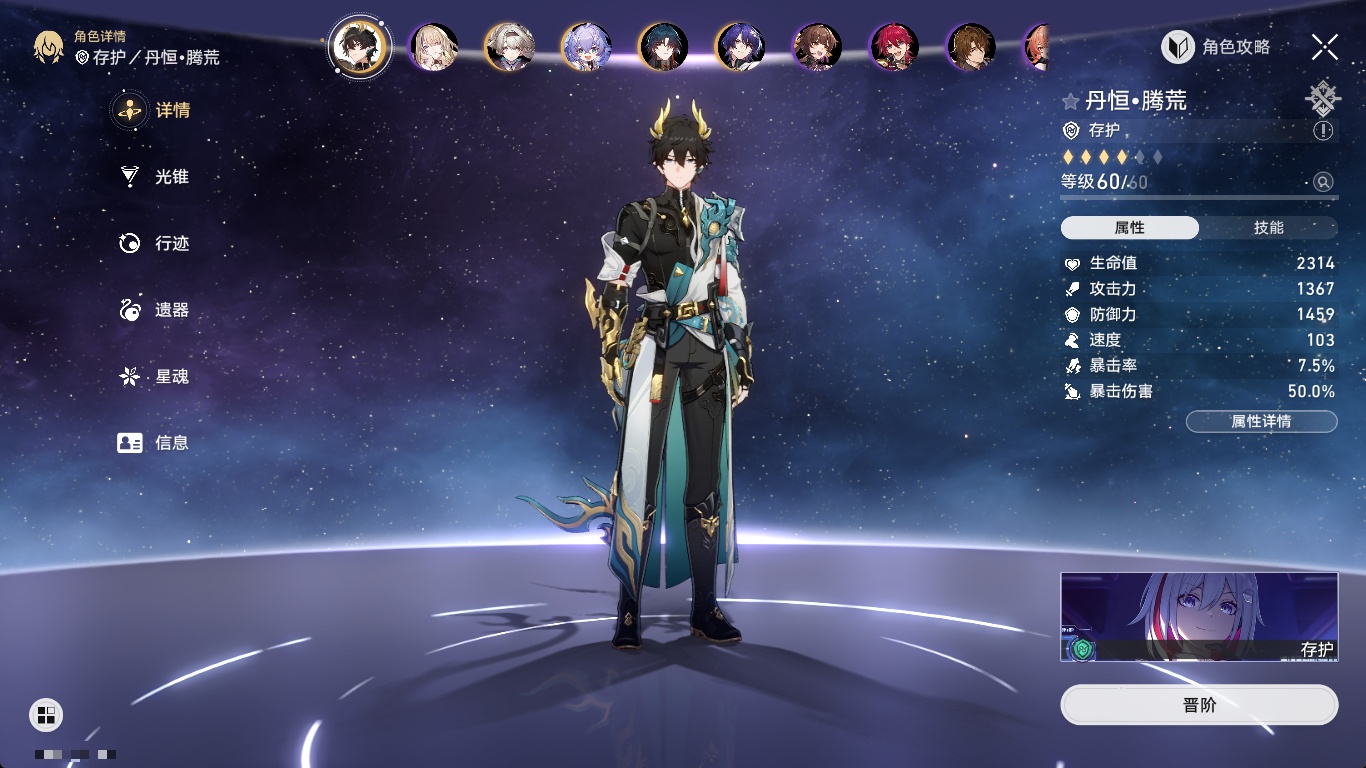Switch to the 技能 skills tab
The height and width of the screenshot is (768, 1366).
coord(1268,228)
